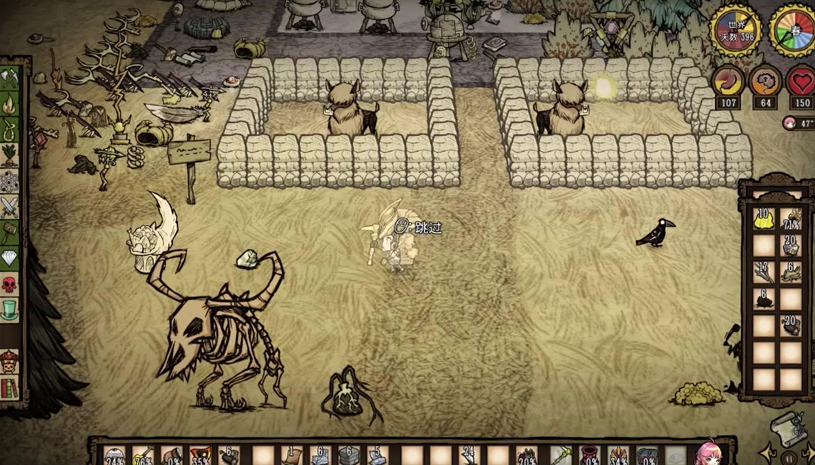Viewport: 815px width, 465px height.
Task: Open the Structures hammer crafting tab
Action: tap(9, 233)
